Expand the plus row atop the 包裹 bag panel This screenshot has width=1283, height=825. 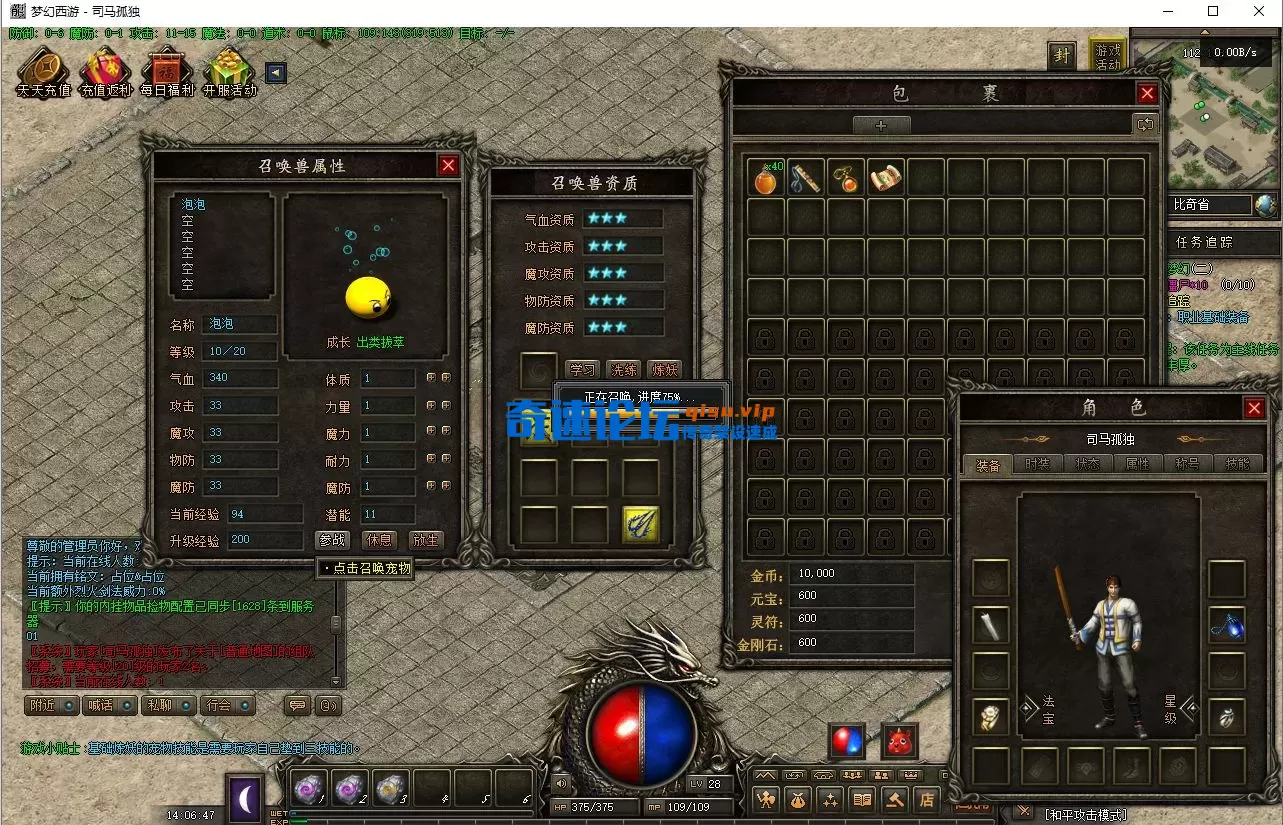click(x=881, y=124)
